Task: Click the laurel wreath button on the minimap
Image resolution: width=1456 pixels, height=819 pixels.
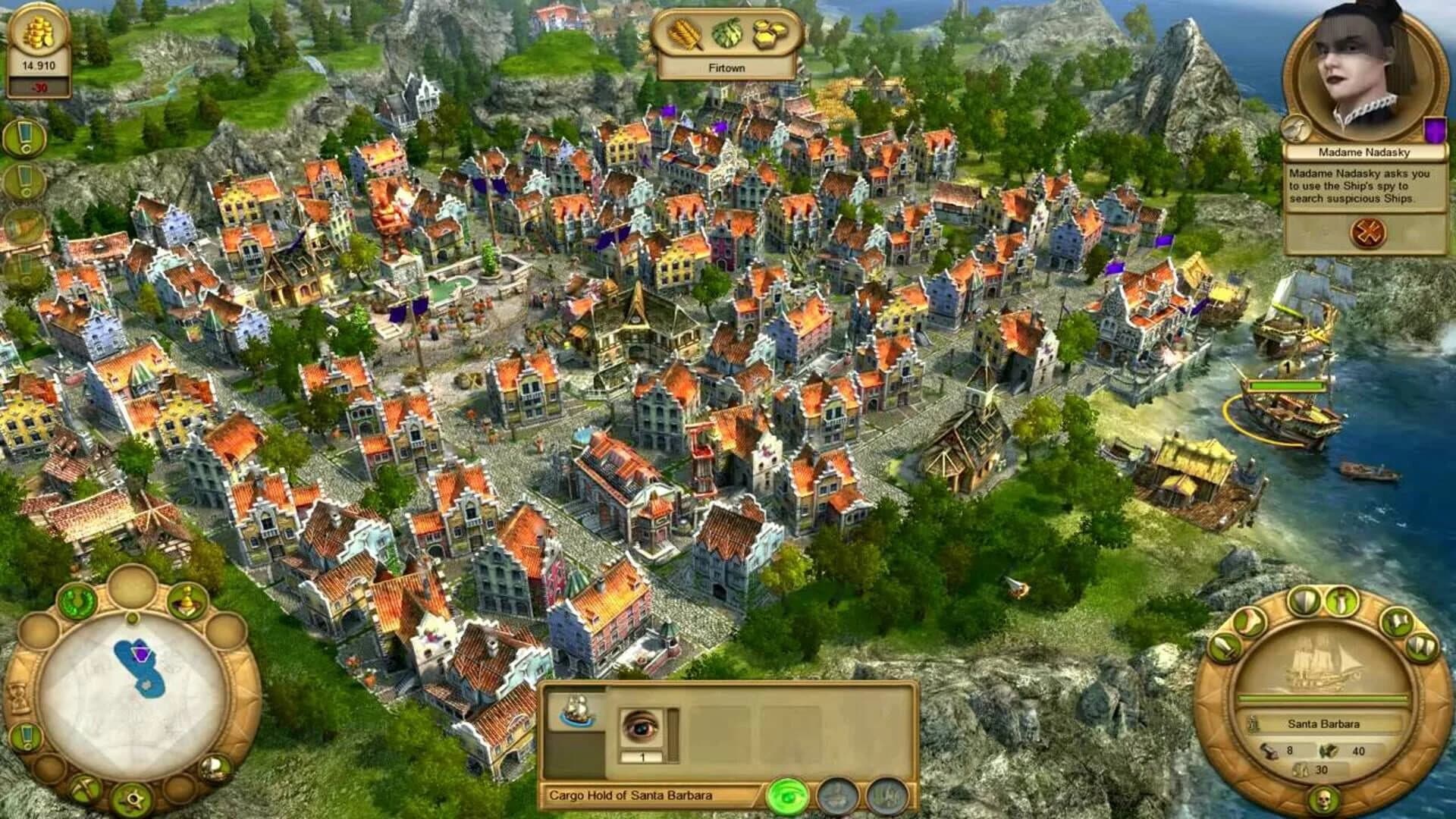Action: pyautogui.click(x=77, y=601)
